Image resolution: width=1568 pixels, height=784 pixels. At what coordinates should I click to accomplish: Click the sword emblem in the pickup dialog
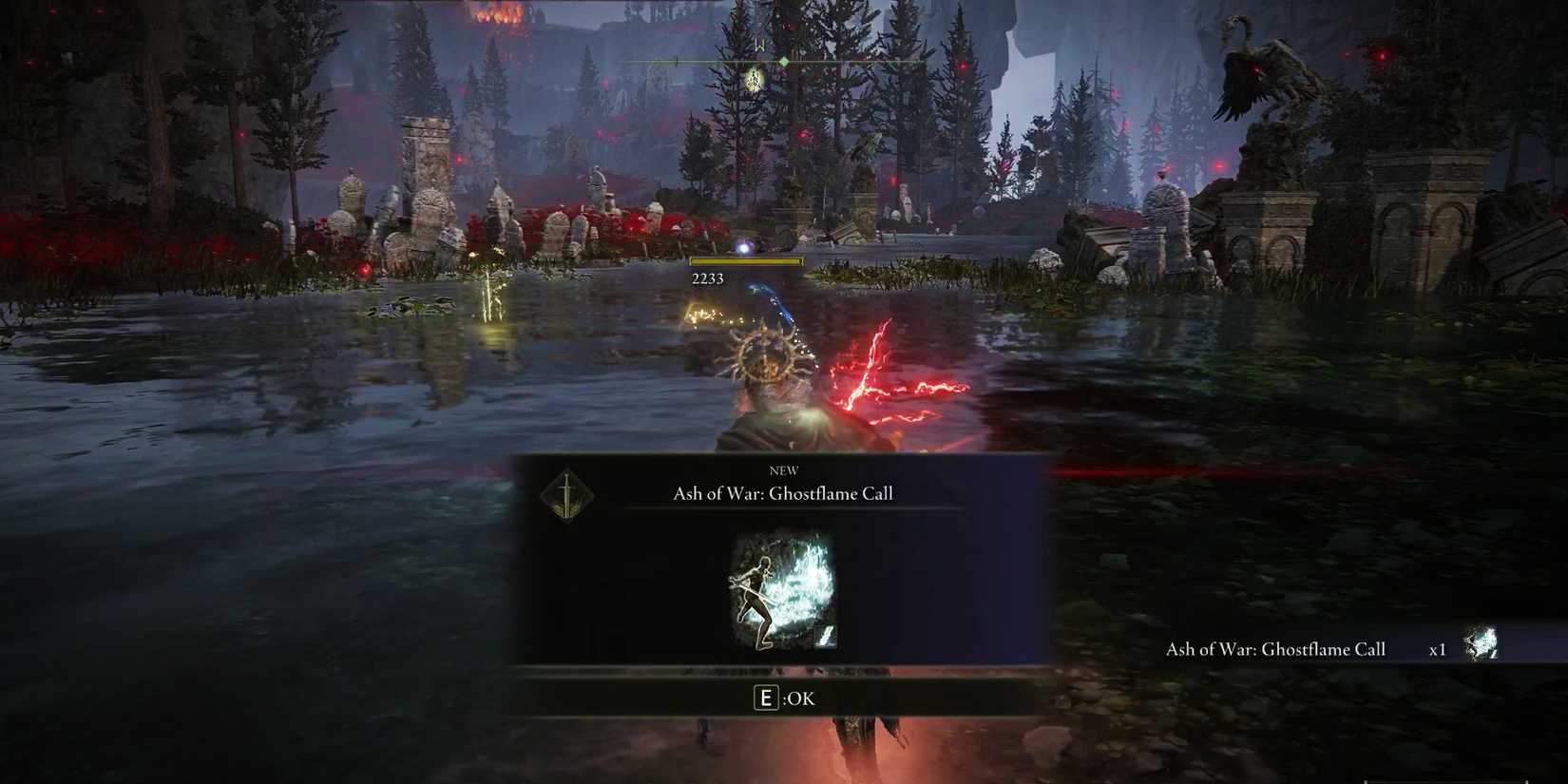click(x=566, y=498)
